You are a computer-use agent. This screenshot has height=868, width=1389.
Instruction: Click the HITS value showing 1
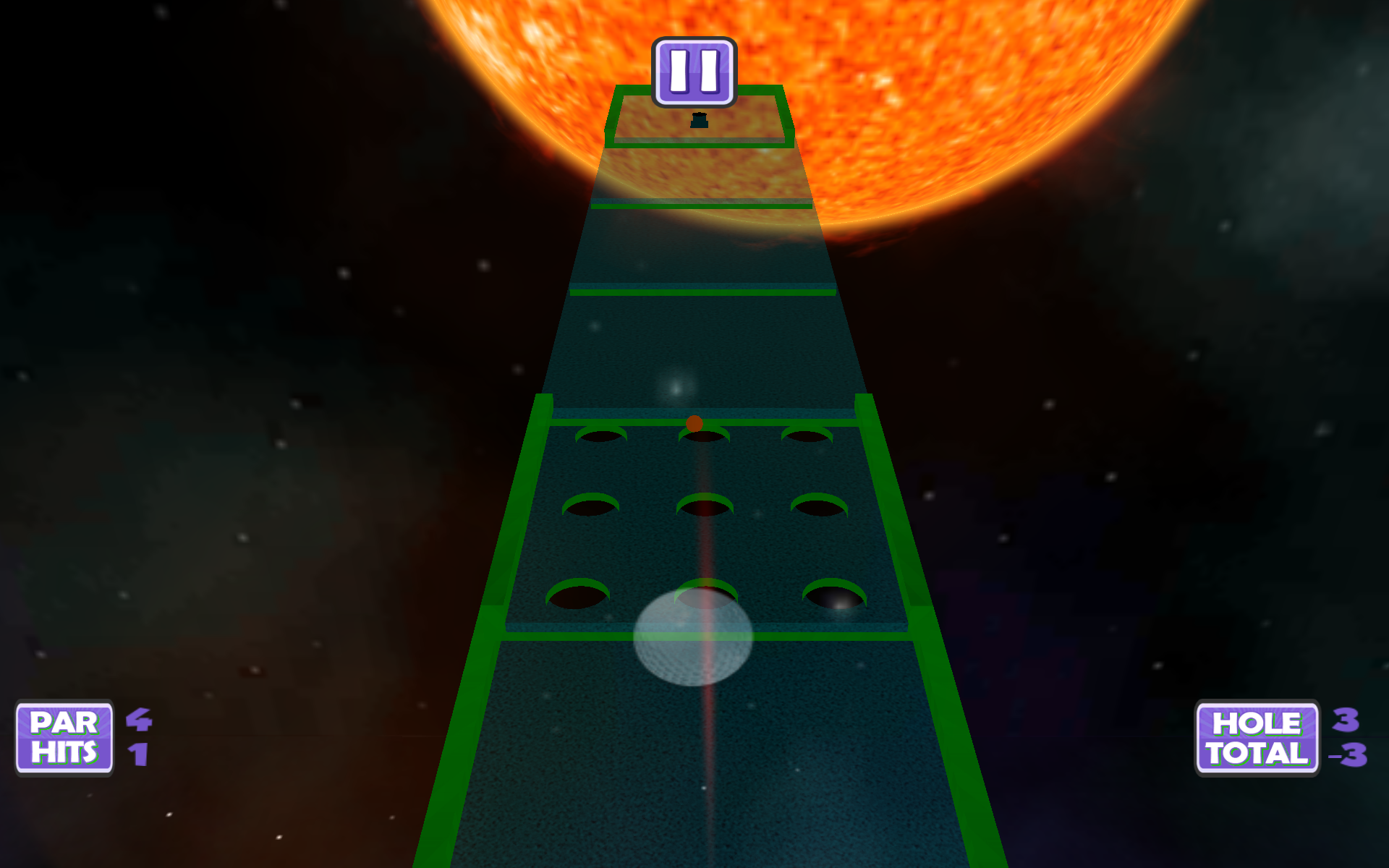[137, 754]
